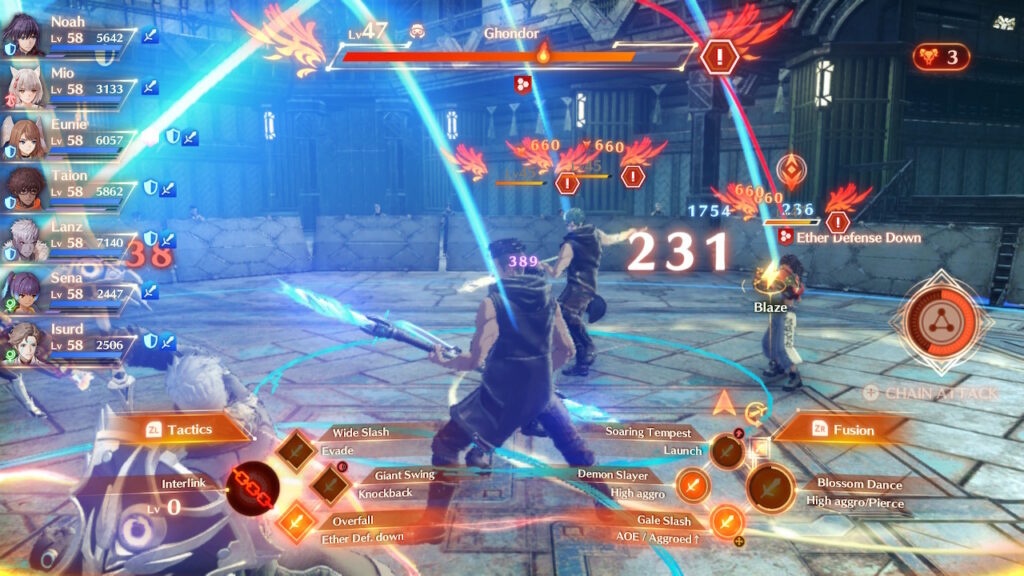
Task: Cast the Overfall art icon
Action: (297, 521)
